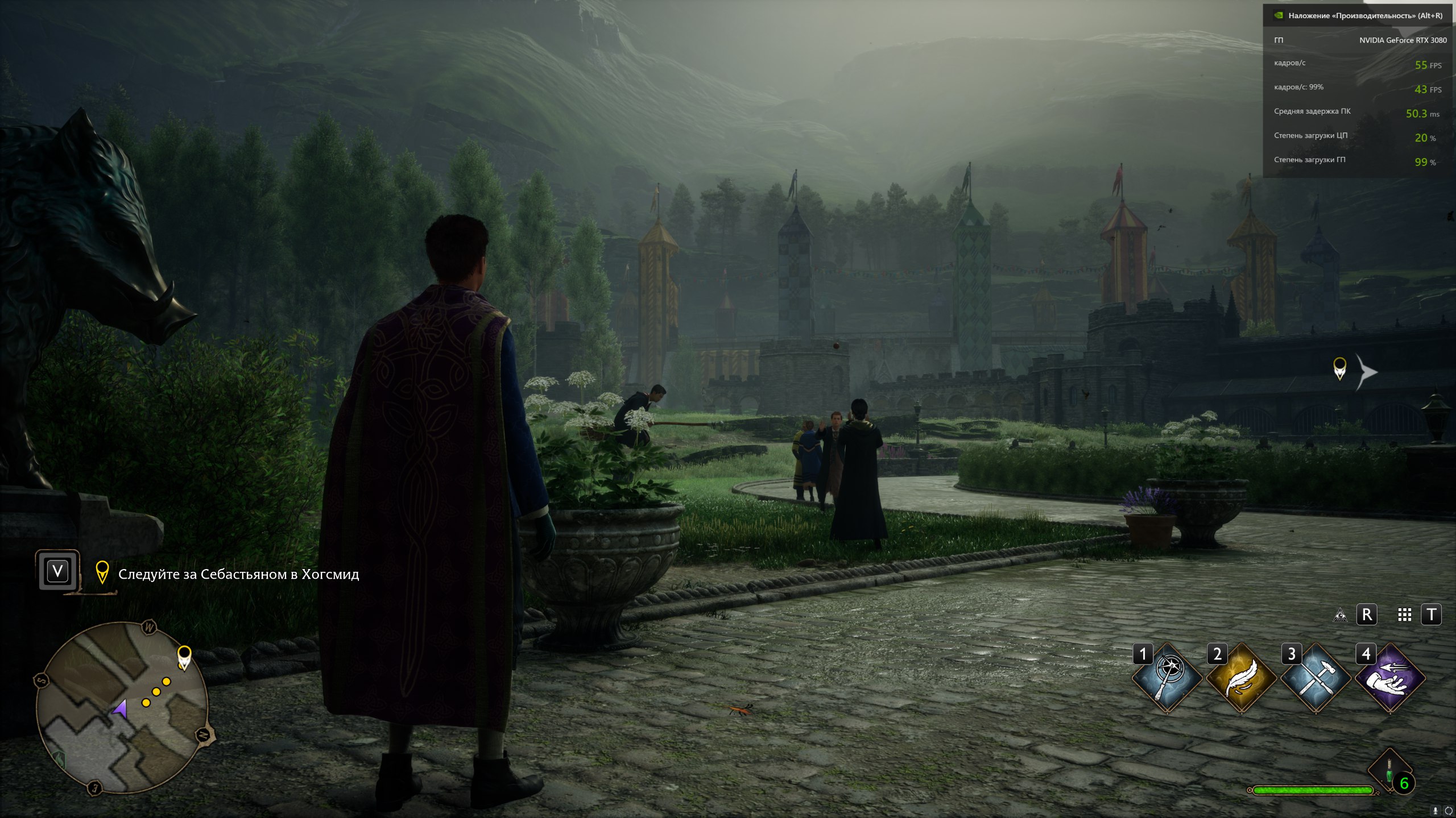Click the Sebastian Hogsmeade quest objective tracker
Screen dimensions: 1456x818
[238, 574]
